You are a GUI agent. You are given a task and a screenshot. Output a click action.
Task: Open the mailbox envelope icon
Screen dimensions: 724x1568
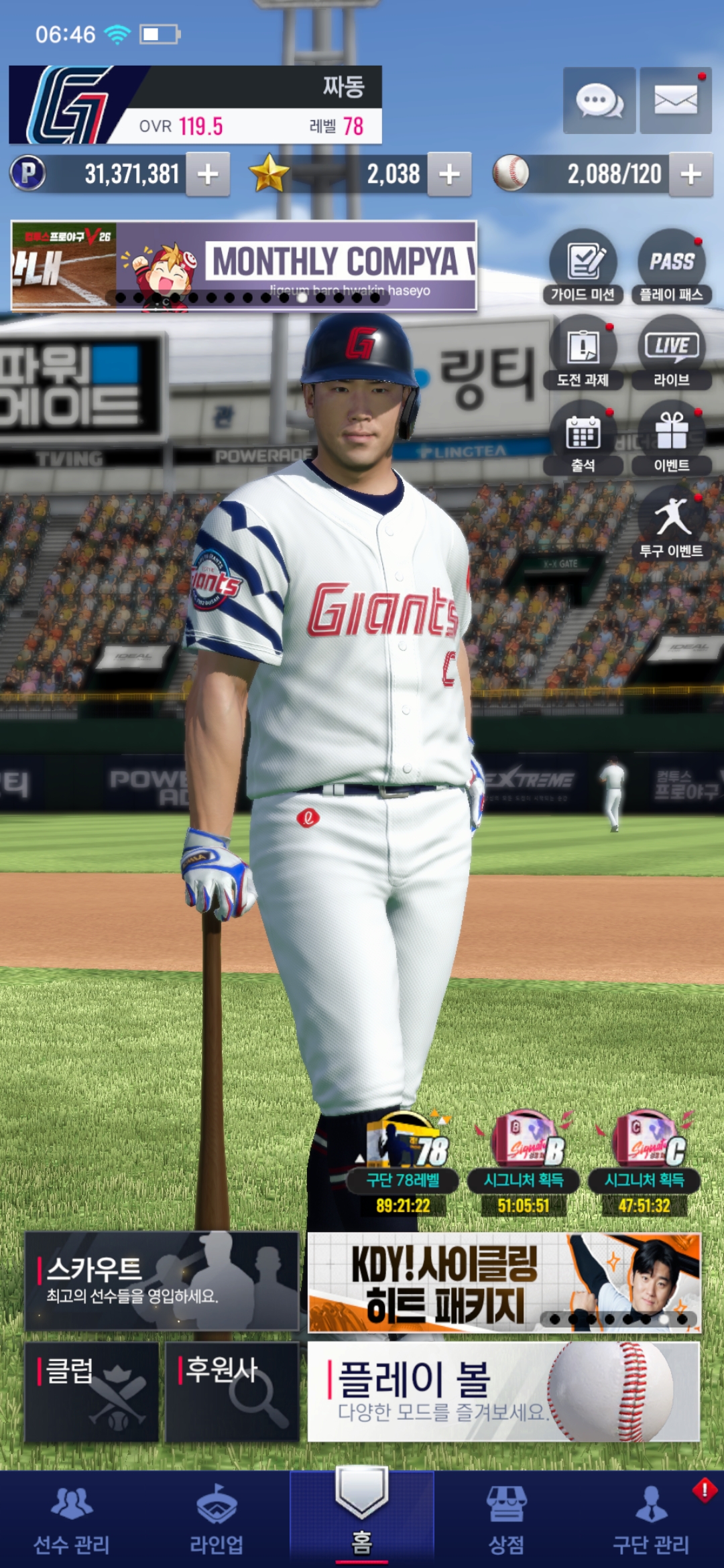pyautogui.click(x=675, y=101)
